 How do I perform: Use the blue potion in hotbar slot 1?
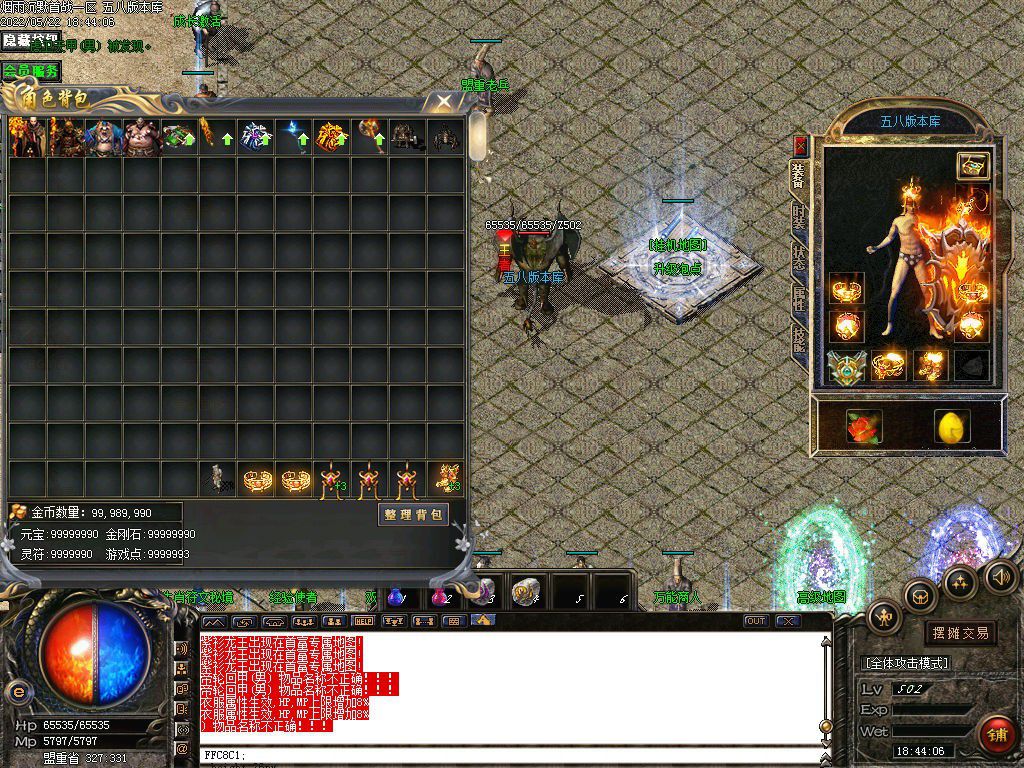[396, 595]
